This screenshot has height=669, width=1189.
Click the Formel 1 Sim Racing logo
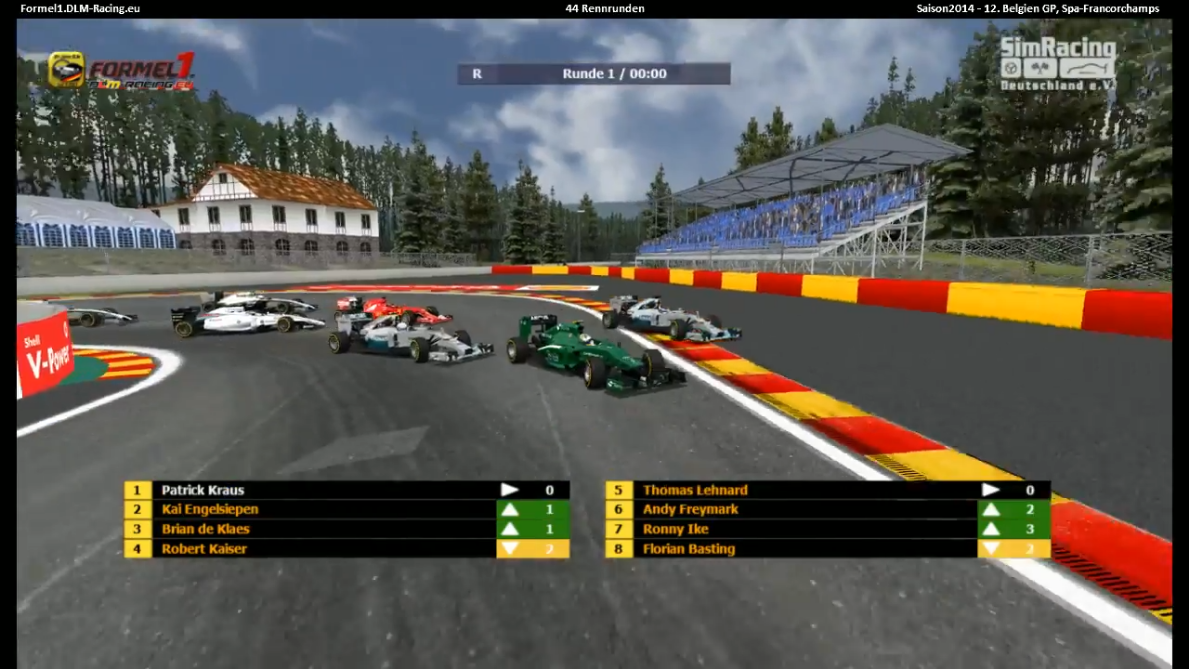[121, 70]
